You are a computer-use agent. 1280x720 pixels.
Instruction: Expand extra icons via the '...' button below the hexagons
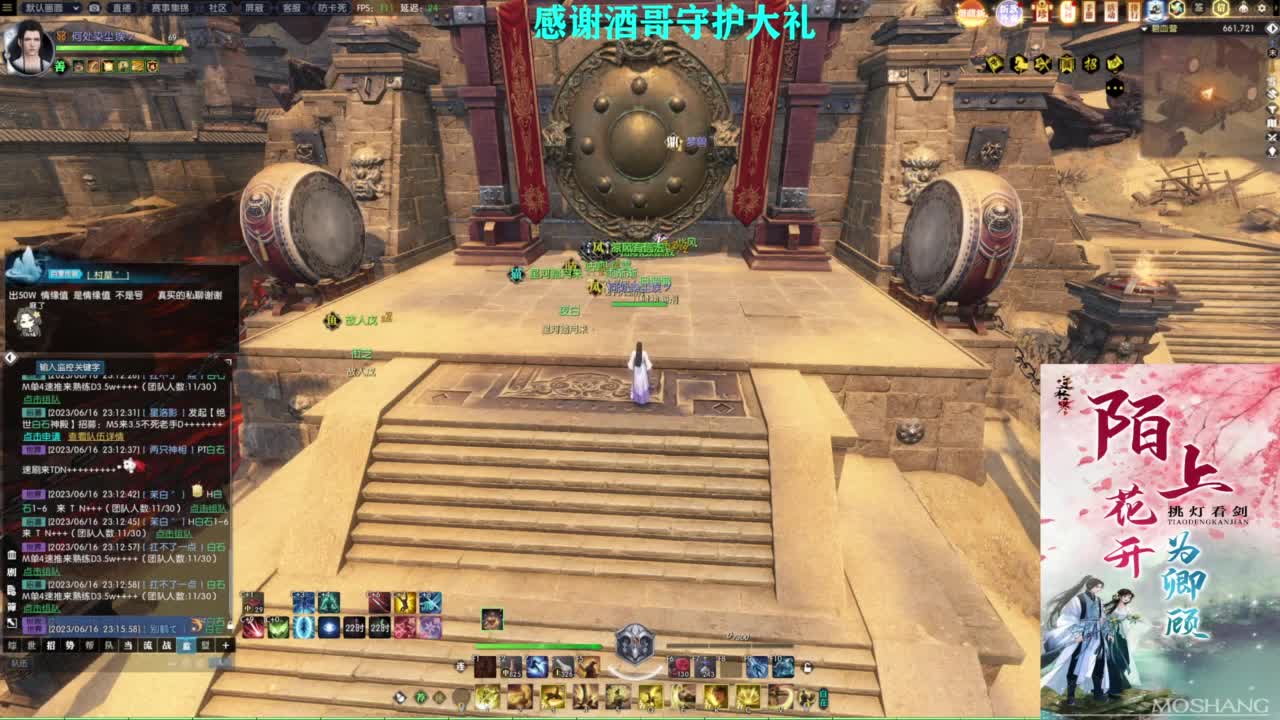pyautogui.click(x=1113, y=87)
